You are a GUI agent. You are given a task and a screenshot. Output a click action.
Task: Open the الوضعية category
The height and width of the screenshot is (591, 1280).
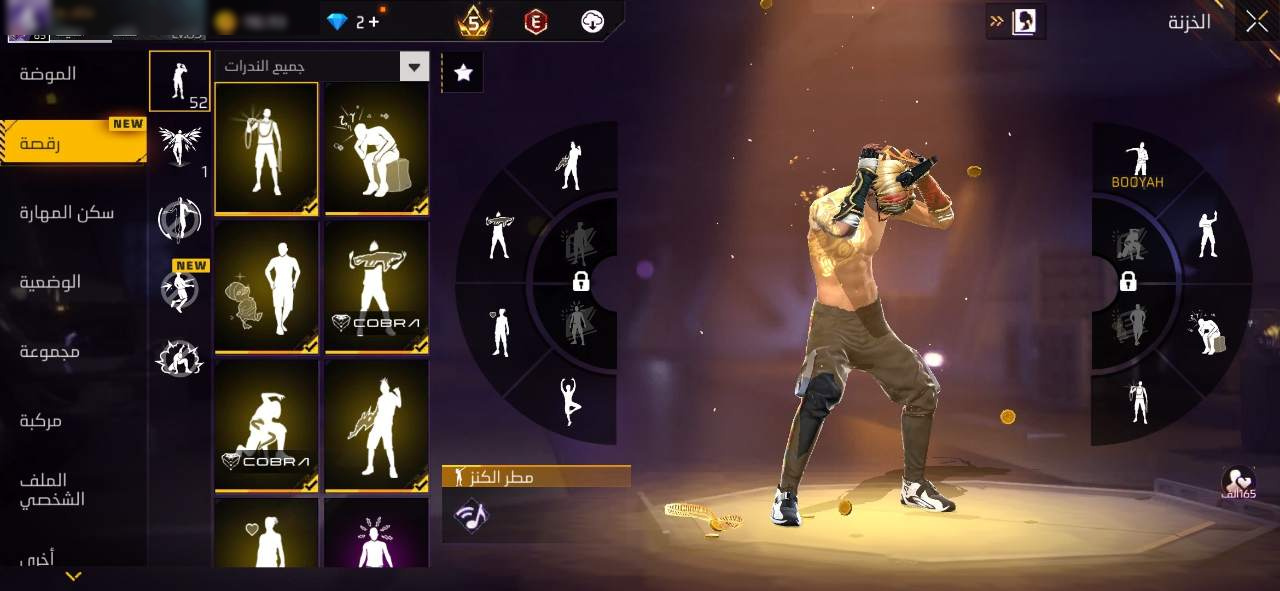click(x=50, y=282)
